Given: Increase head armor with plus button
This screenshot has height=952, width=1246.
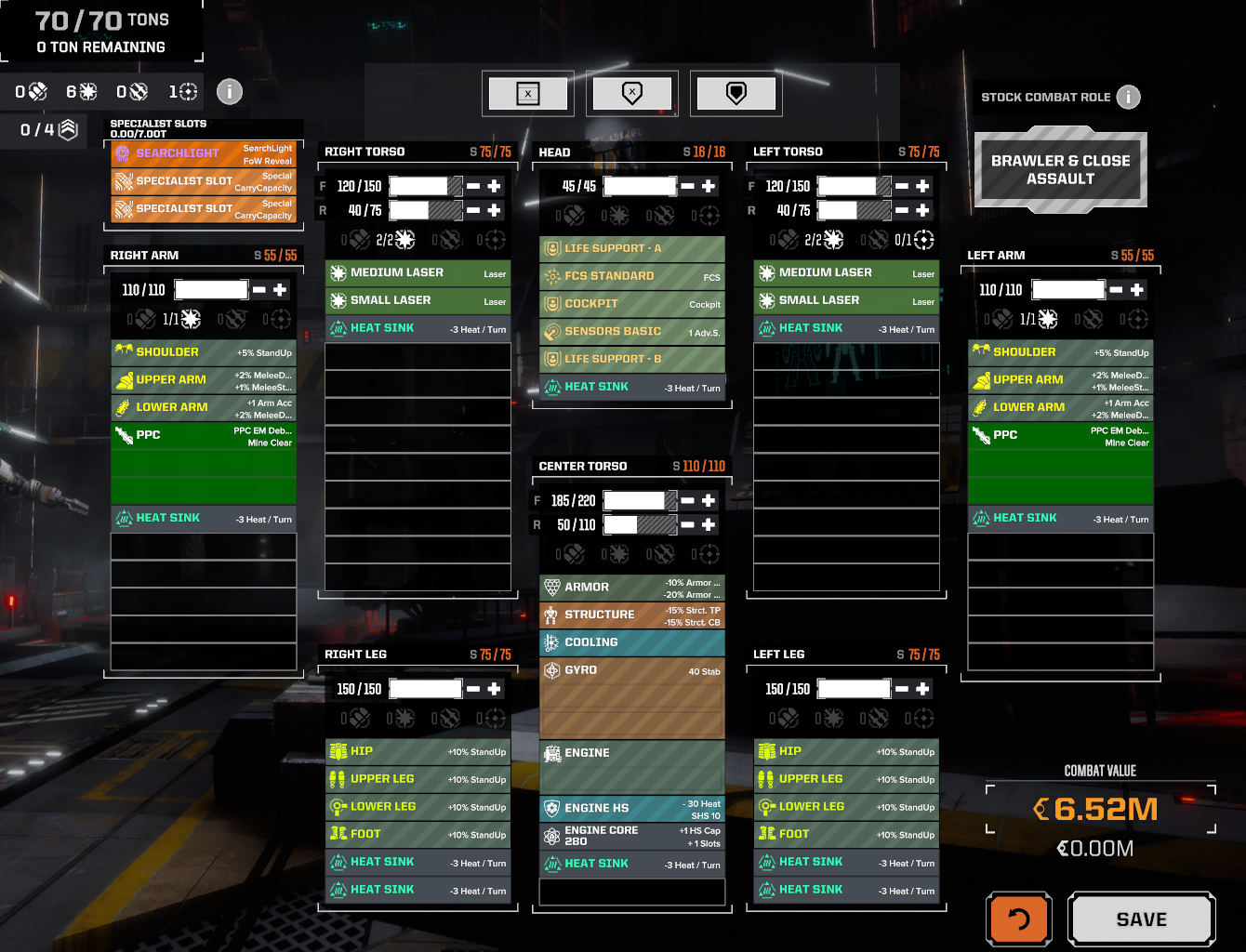Looking at the screenshot, I should tap(709, 186).
